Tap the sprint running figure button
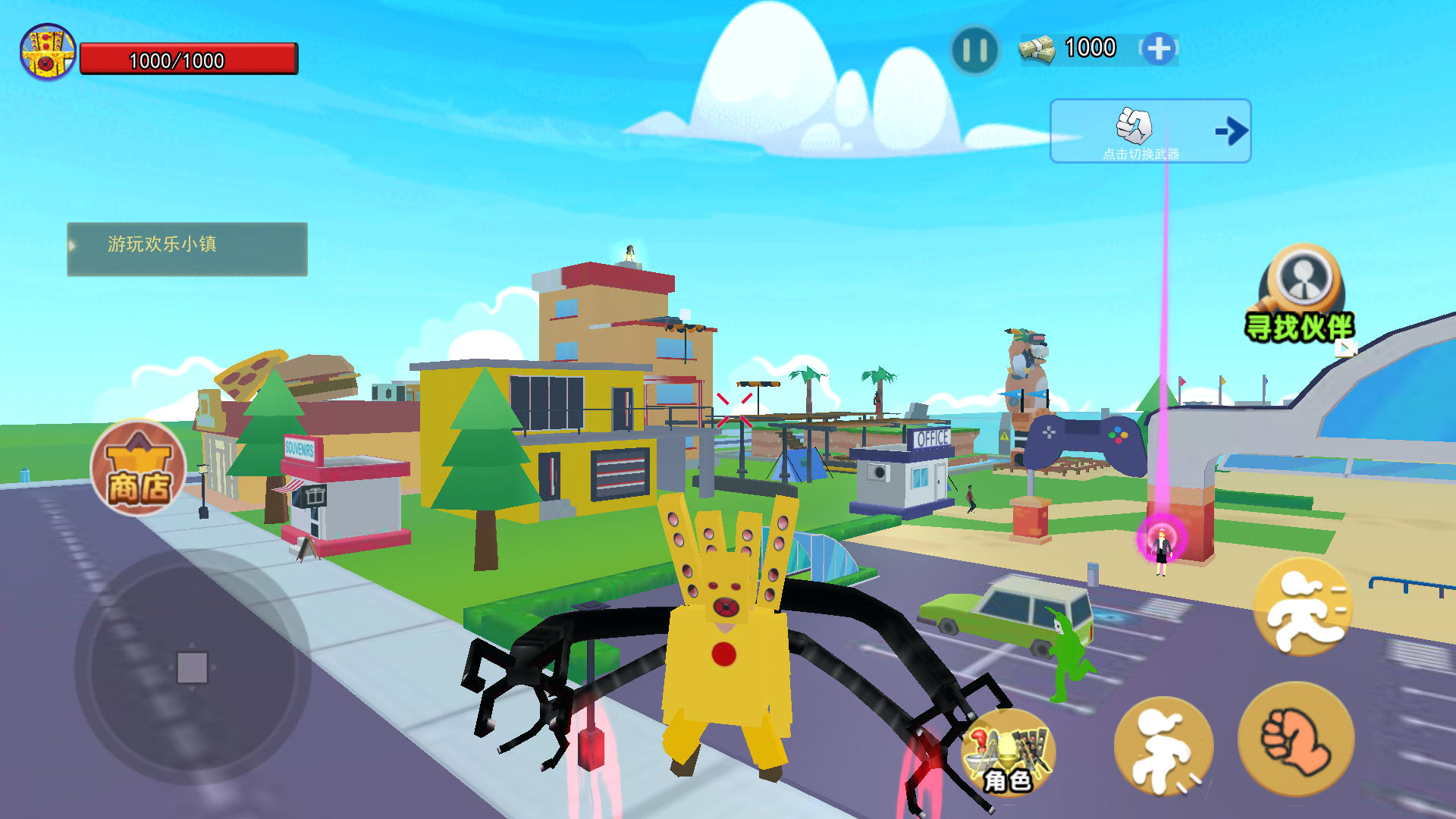 [1303, 607]
